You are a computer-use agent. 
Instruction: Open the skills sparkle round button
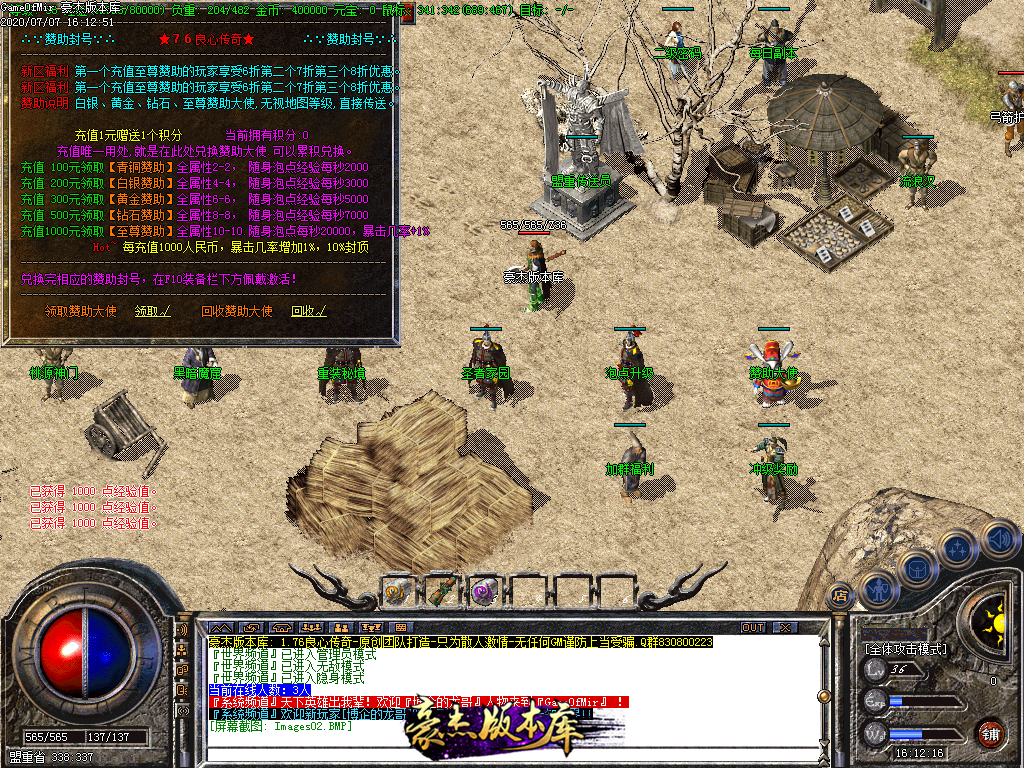point(957,548)
